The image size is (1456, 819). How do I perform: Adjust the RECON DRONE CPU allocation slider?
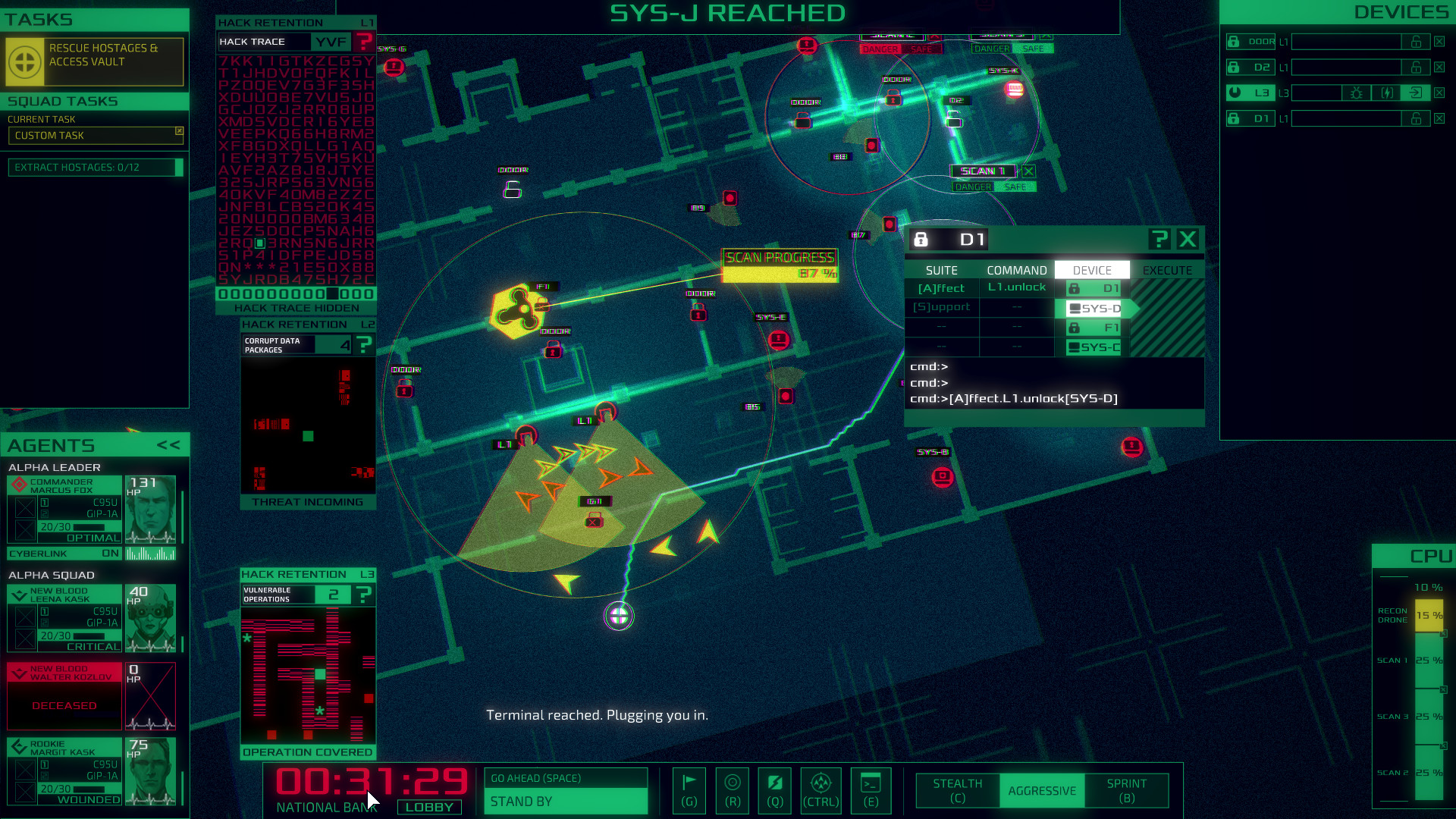(x=1429, y=615)
